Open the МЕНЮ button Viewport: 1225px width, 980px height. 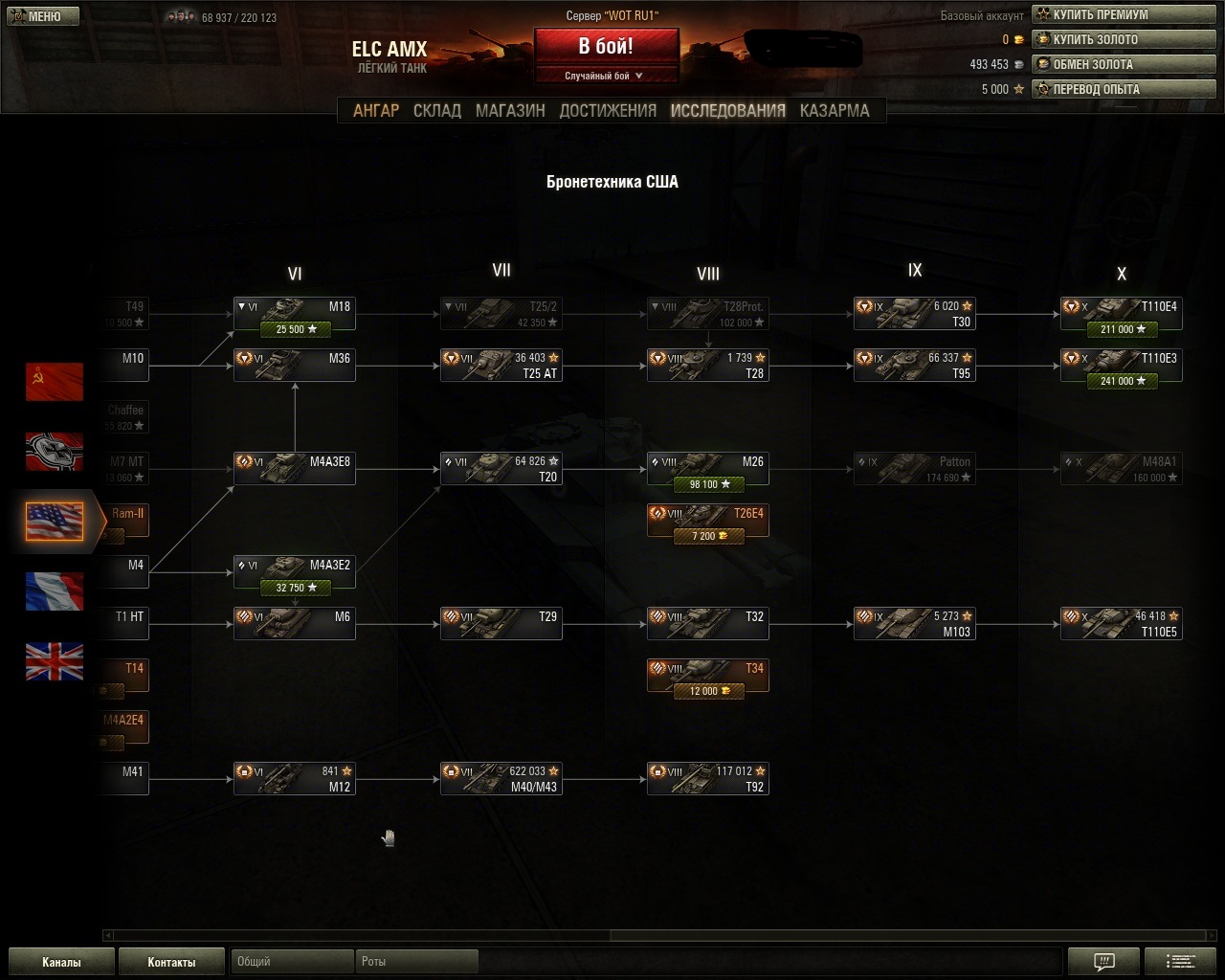point(36,16)
